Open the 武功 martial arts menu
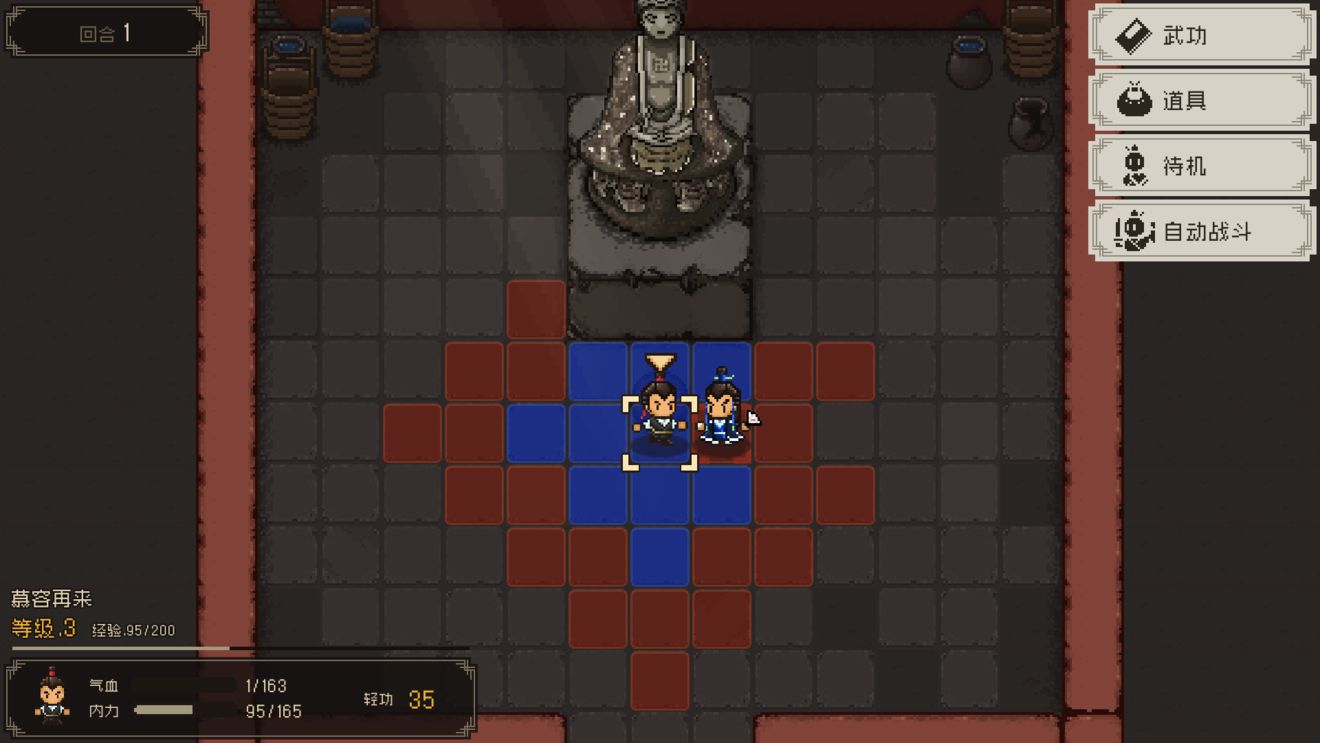Screen dimensions: 1320x743 point(1201,37)
